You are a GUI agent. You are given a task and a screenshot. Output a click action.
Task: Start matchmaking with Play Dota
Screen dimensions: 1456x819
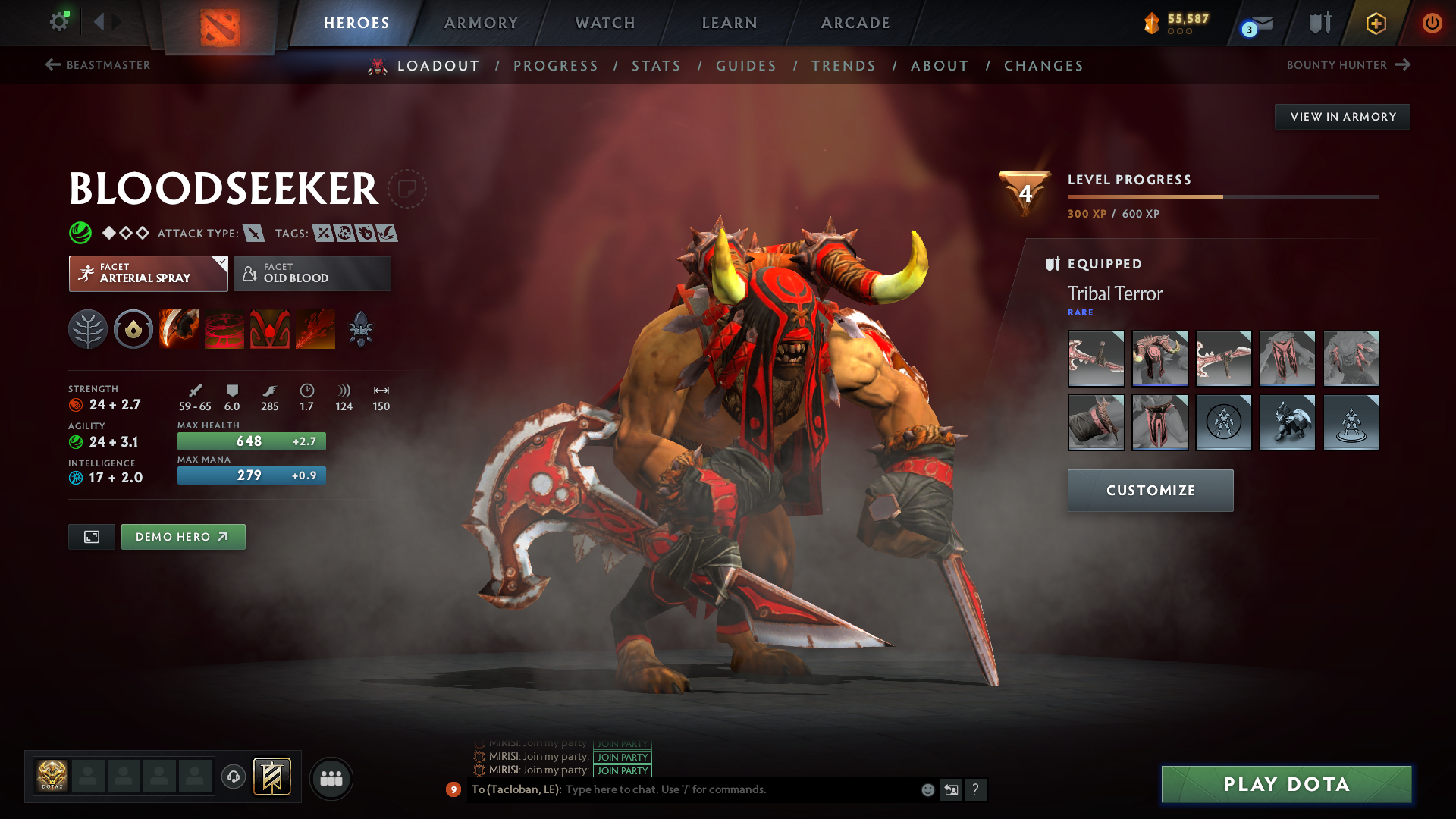pyautogui.click(x=1286, y=784)
